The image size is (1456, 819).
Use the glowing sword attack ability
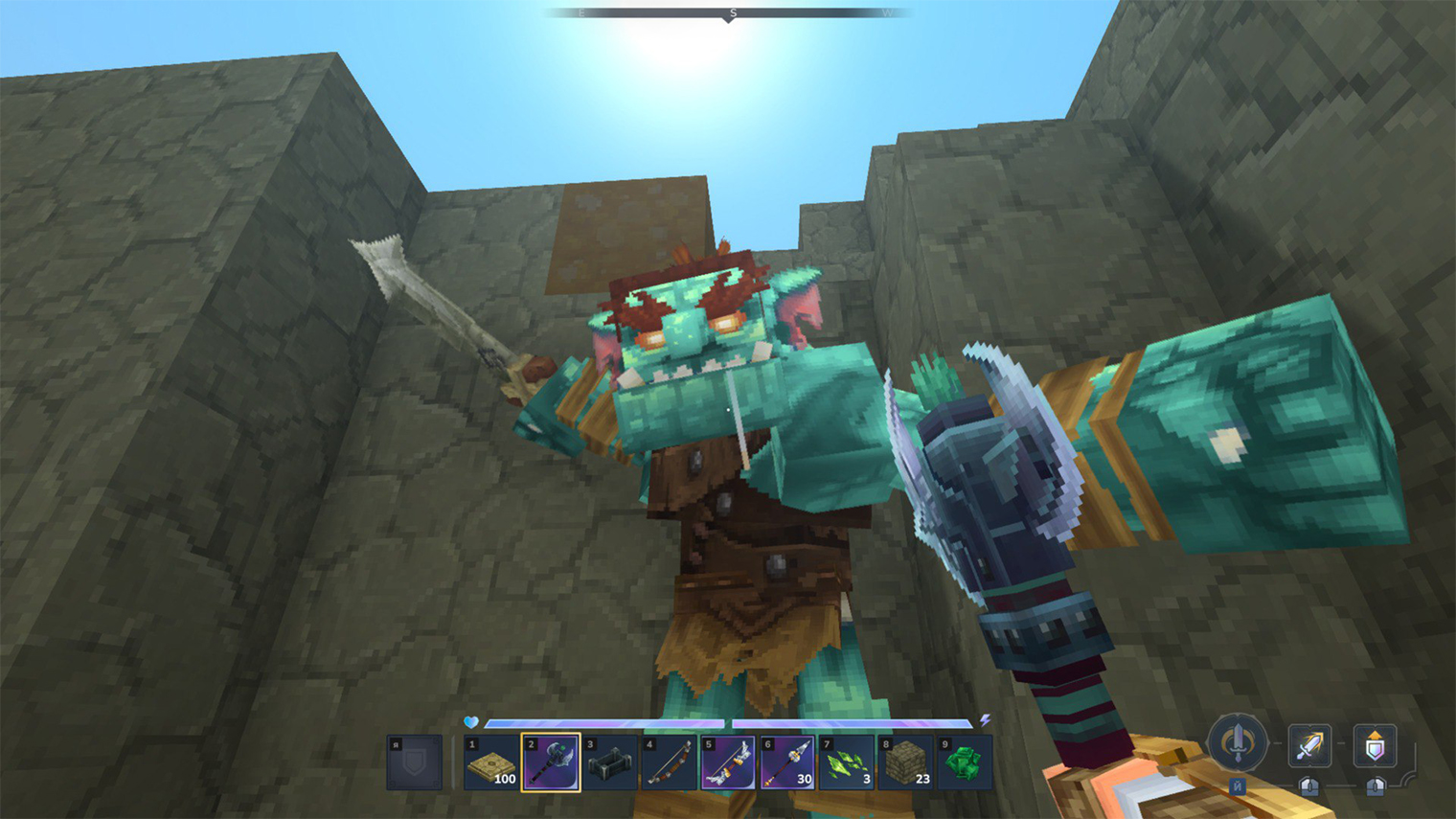pyautogui.click(x=1309, y=746)
